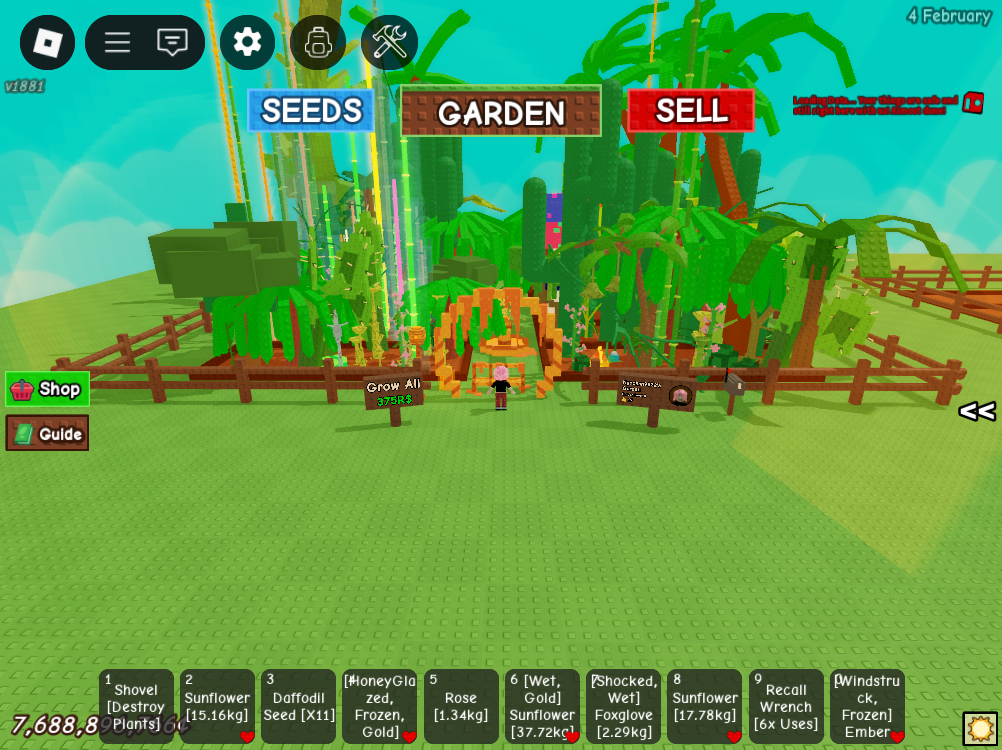Teleport to the Sell stand
The image size is (1002, 750).
tap(691, 110)
